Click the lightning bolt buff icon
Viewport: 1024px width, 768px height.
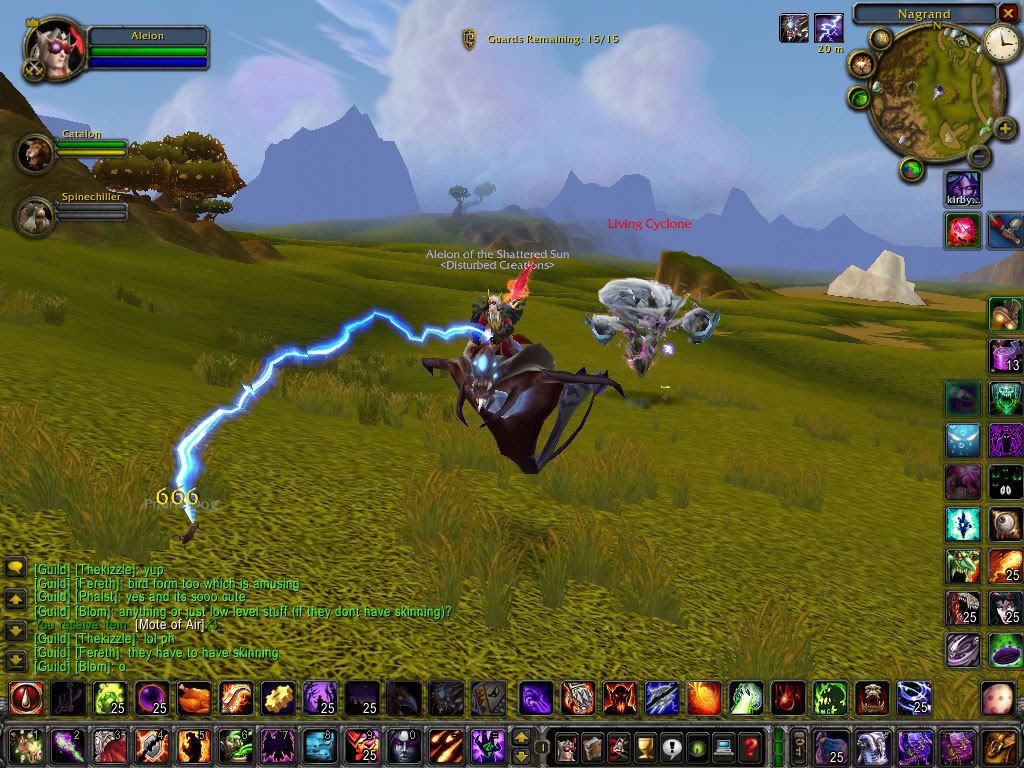point(828,28)
